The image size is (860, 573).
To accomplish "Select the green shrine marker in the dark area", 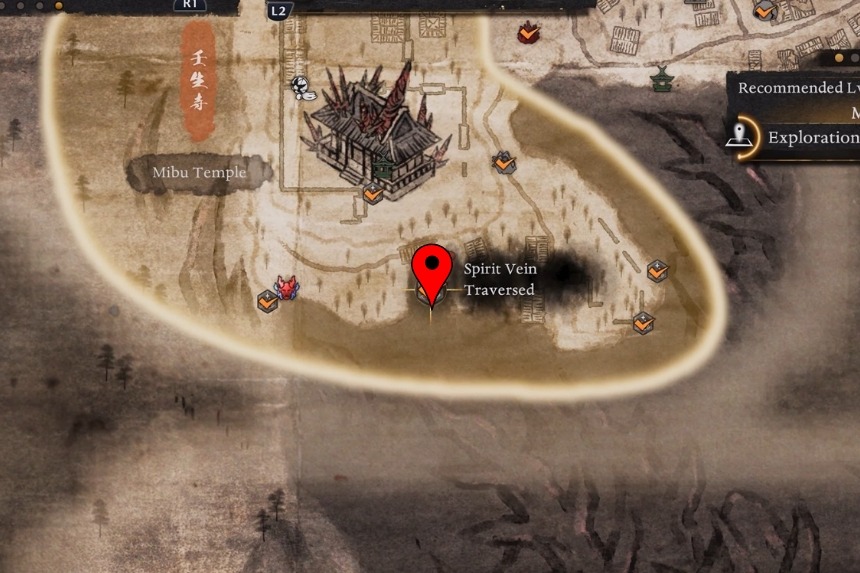I will (x=661, y=78).
